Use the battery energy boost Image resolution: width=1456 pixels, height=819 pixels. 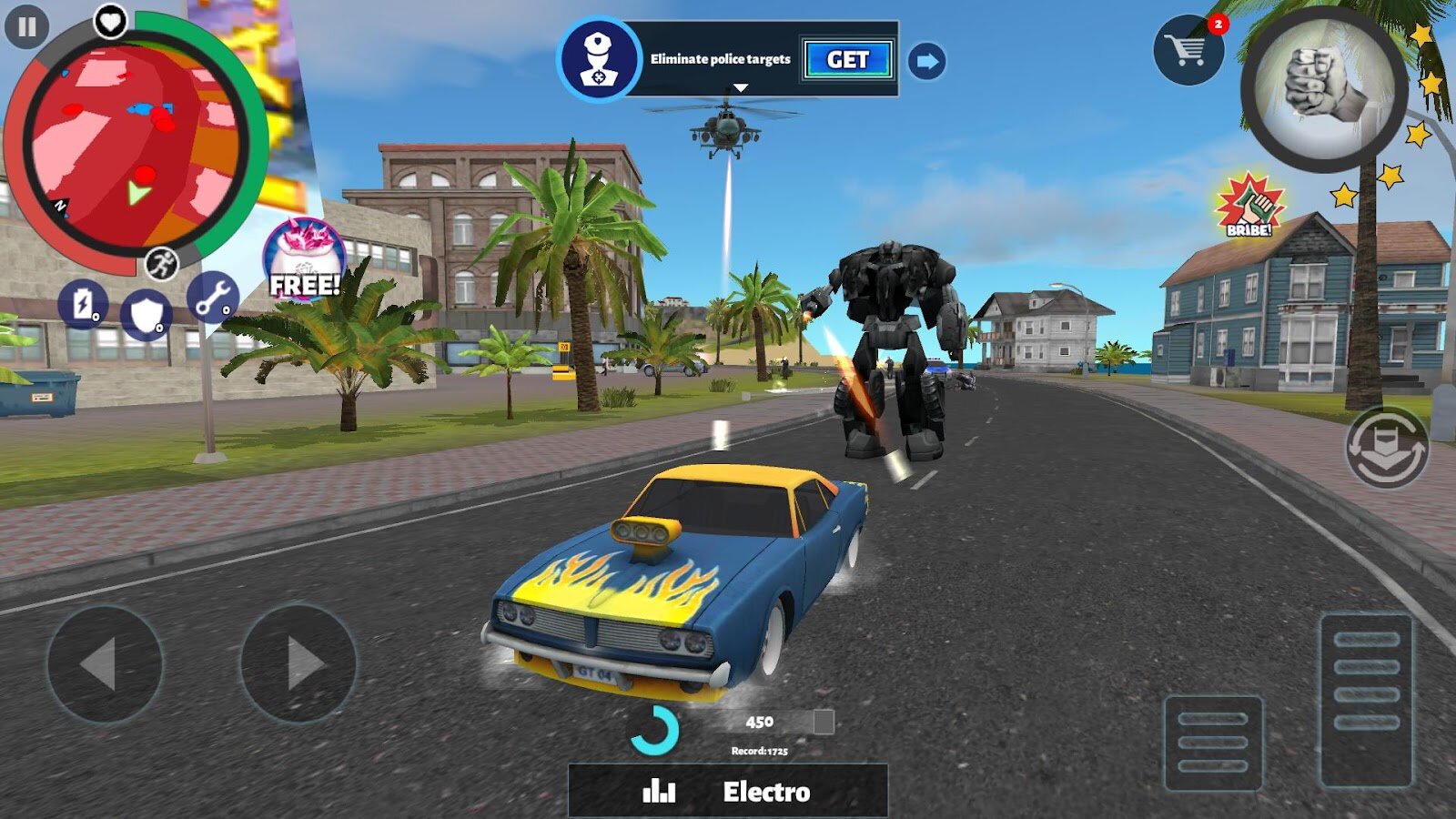[x=83, y=304]
